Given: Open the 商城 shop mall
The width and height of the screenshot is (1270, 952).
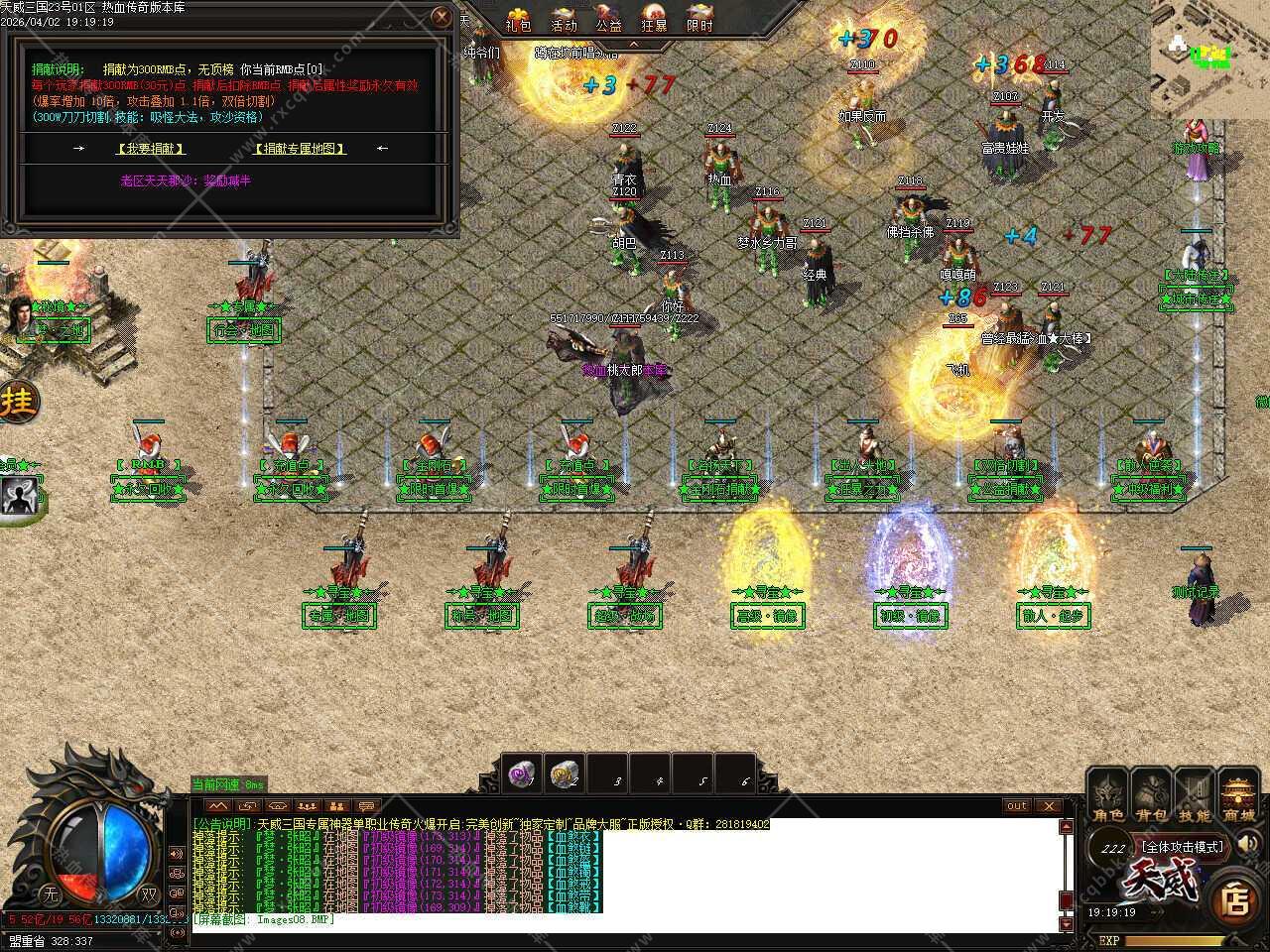Looking at the screenshot, I should click(x=1238, y=798).
